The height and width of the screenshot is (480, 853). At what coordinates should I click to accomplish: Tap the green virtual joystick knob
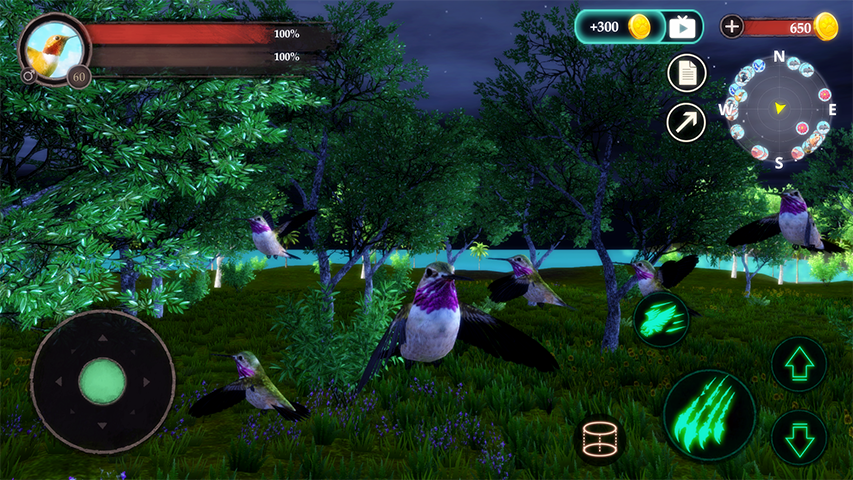pos(102,380)
